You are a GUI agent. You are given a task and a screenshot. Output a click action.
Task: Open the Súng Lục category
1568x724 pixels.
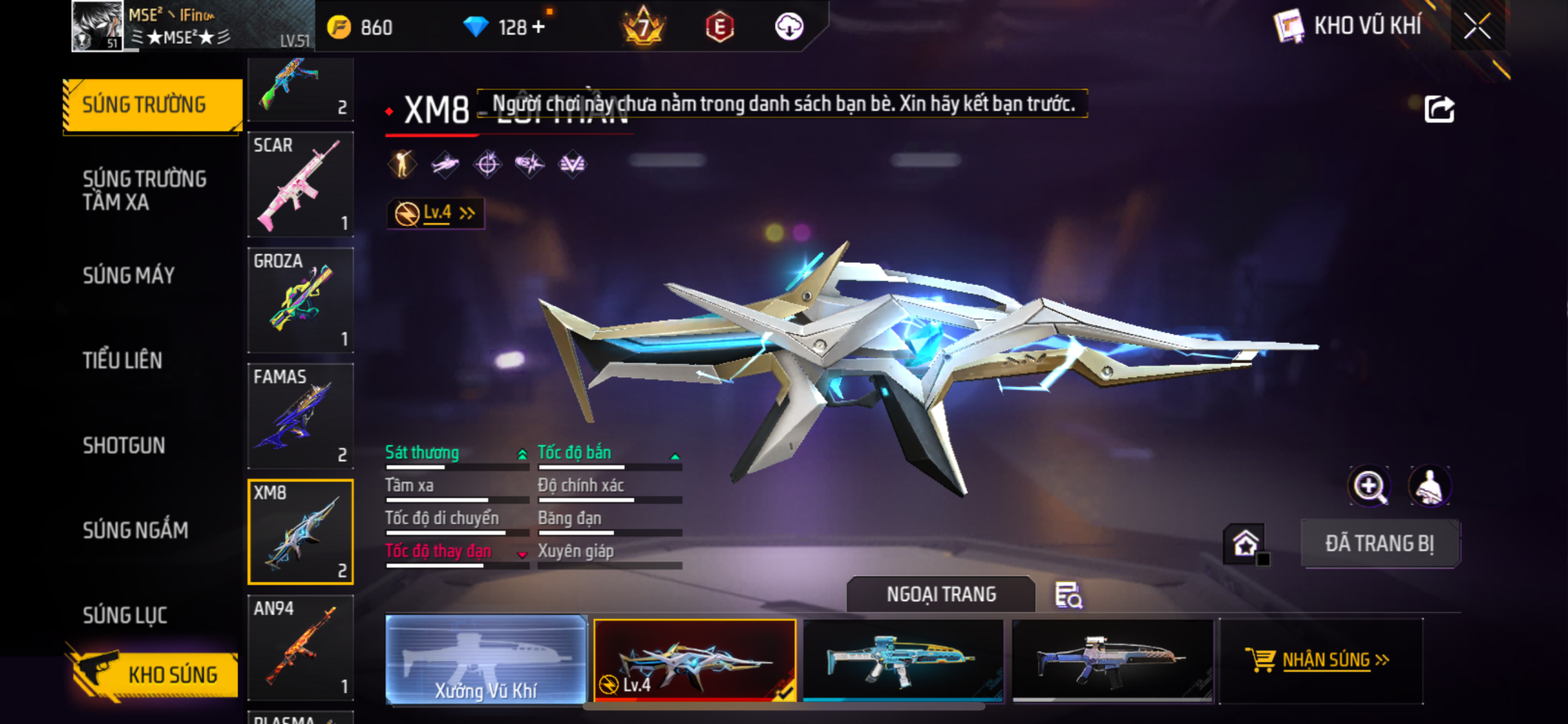[125, 615]
